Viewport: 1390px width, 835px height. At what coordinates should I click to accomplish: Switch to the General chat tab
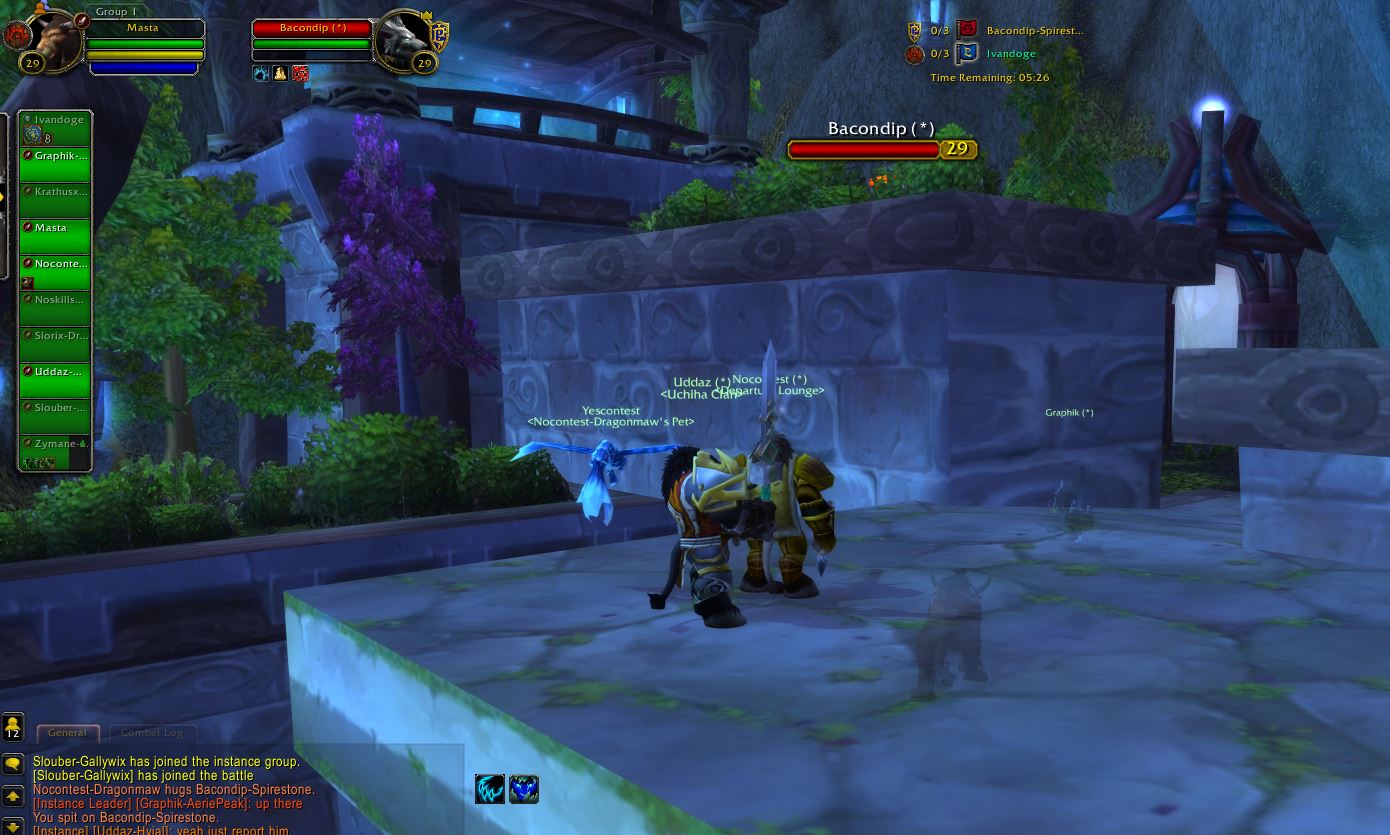(x=68, y=733)
